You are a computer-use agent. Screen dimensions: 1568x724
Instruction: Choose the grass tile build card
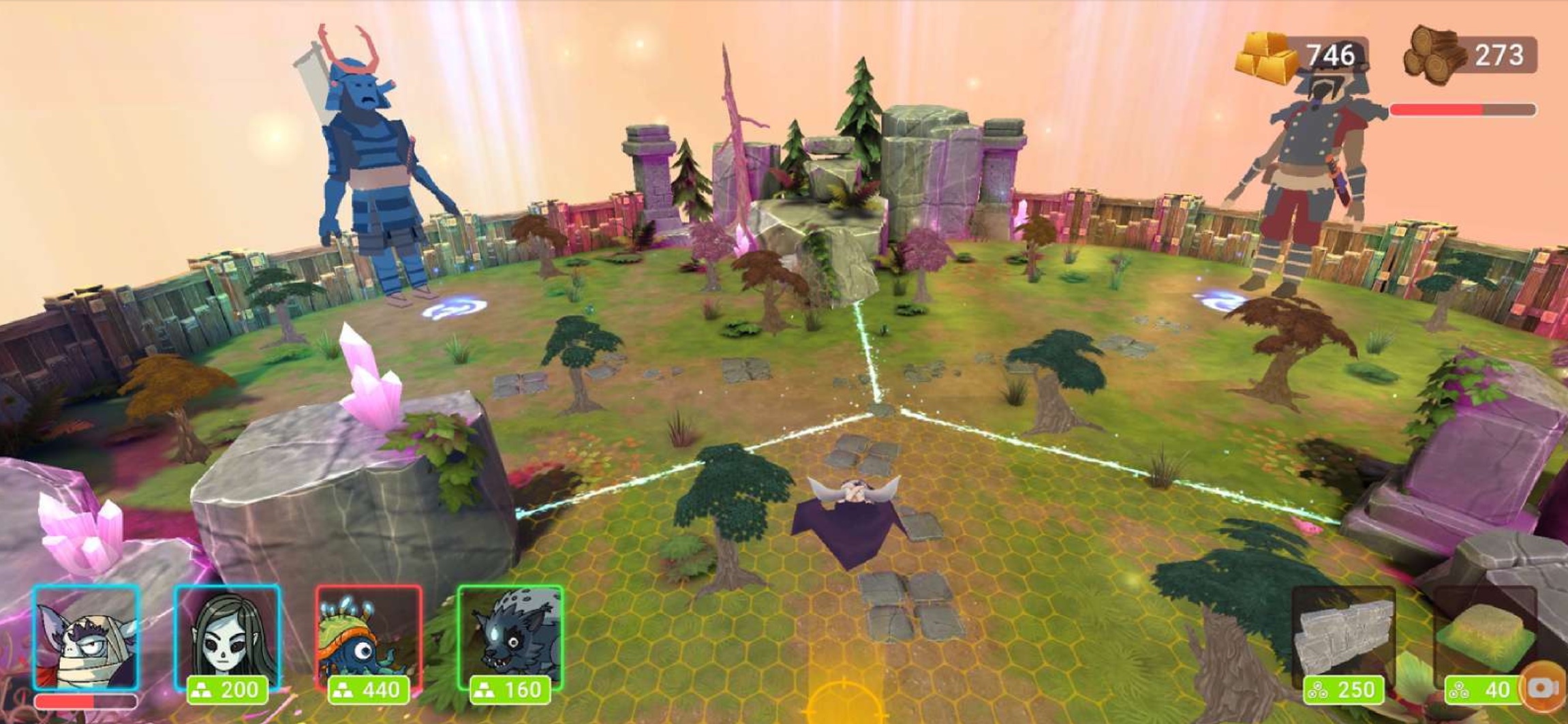pos(1484,641)
